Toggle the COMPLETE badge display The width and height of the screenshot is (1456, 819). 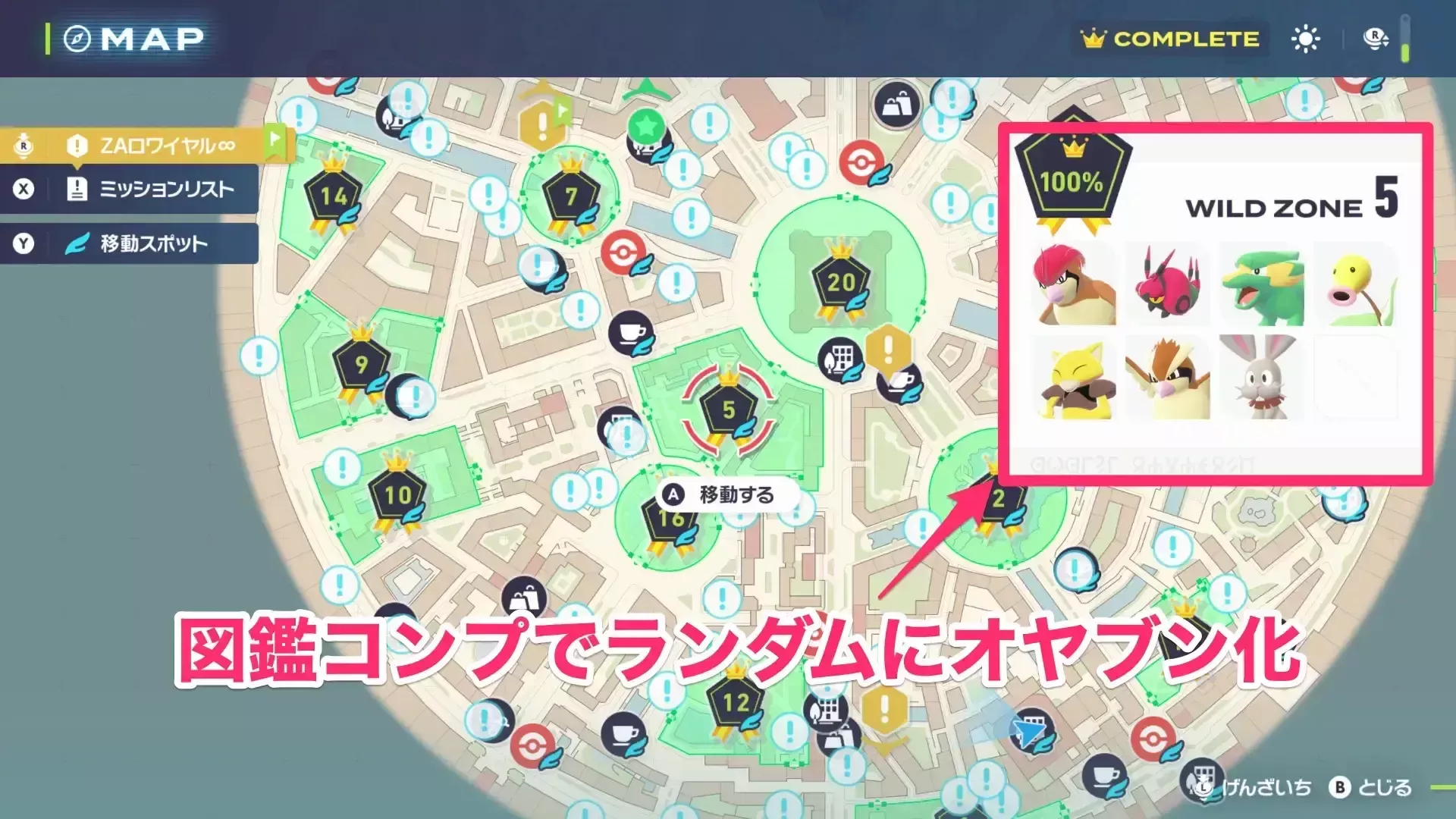point(1169,38)
